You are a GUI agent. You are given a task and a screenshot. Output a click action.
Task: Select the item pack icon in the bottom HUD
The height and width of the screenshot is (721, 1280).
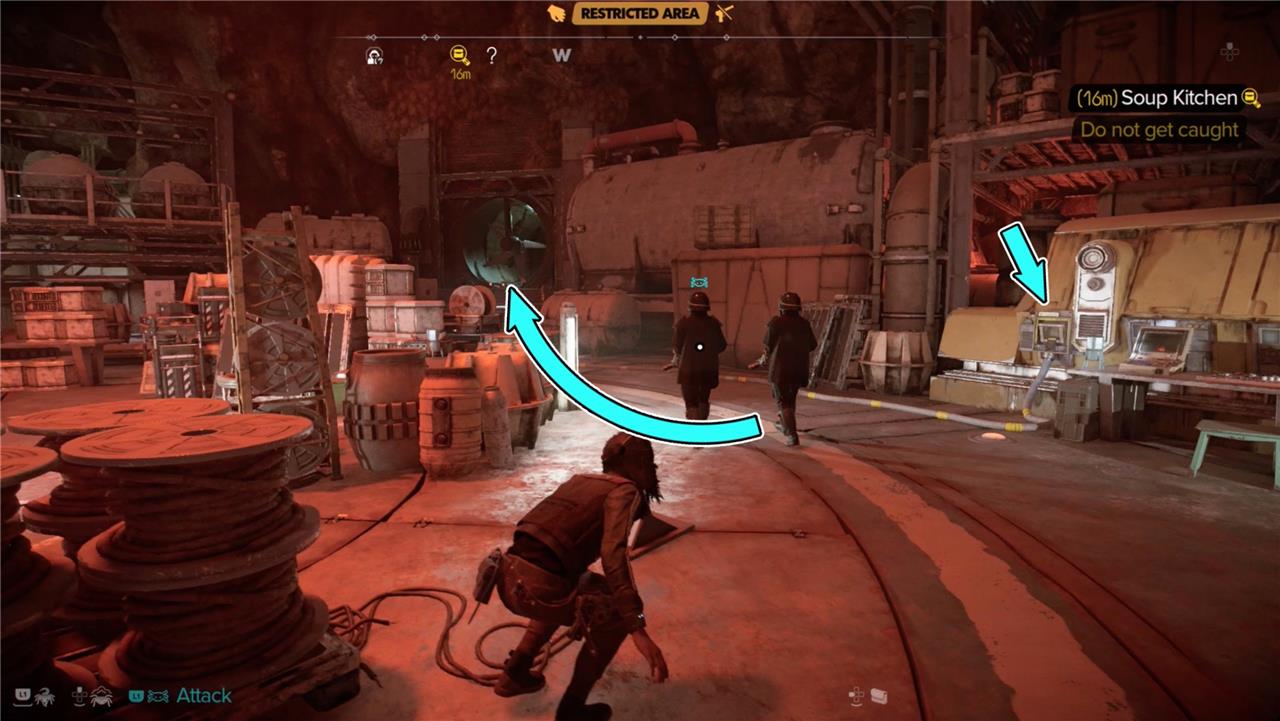(x=879, y=696)
